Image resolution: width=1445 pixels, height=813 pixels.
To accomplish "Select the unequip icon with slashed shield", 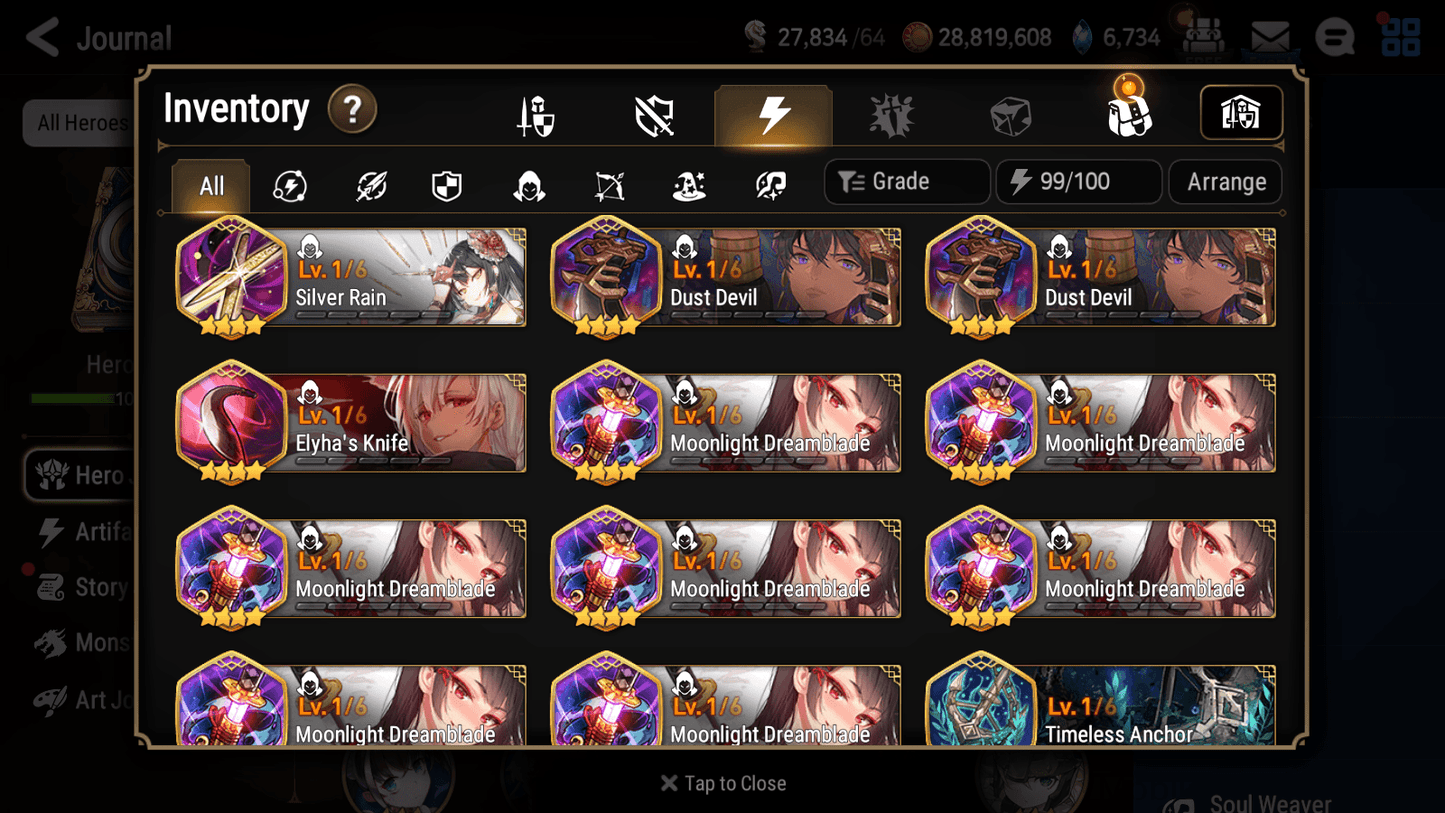I will [x=654, y=114].
